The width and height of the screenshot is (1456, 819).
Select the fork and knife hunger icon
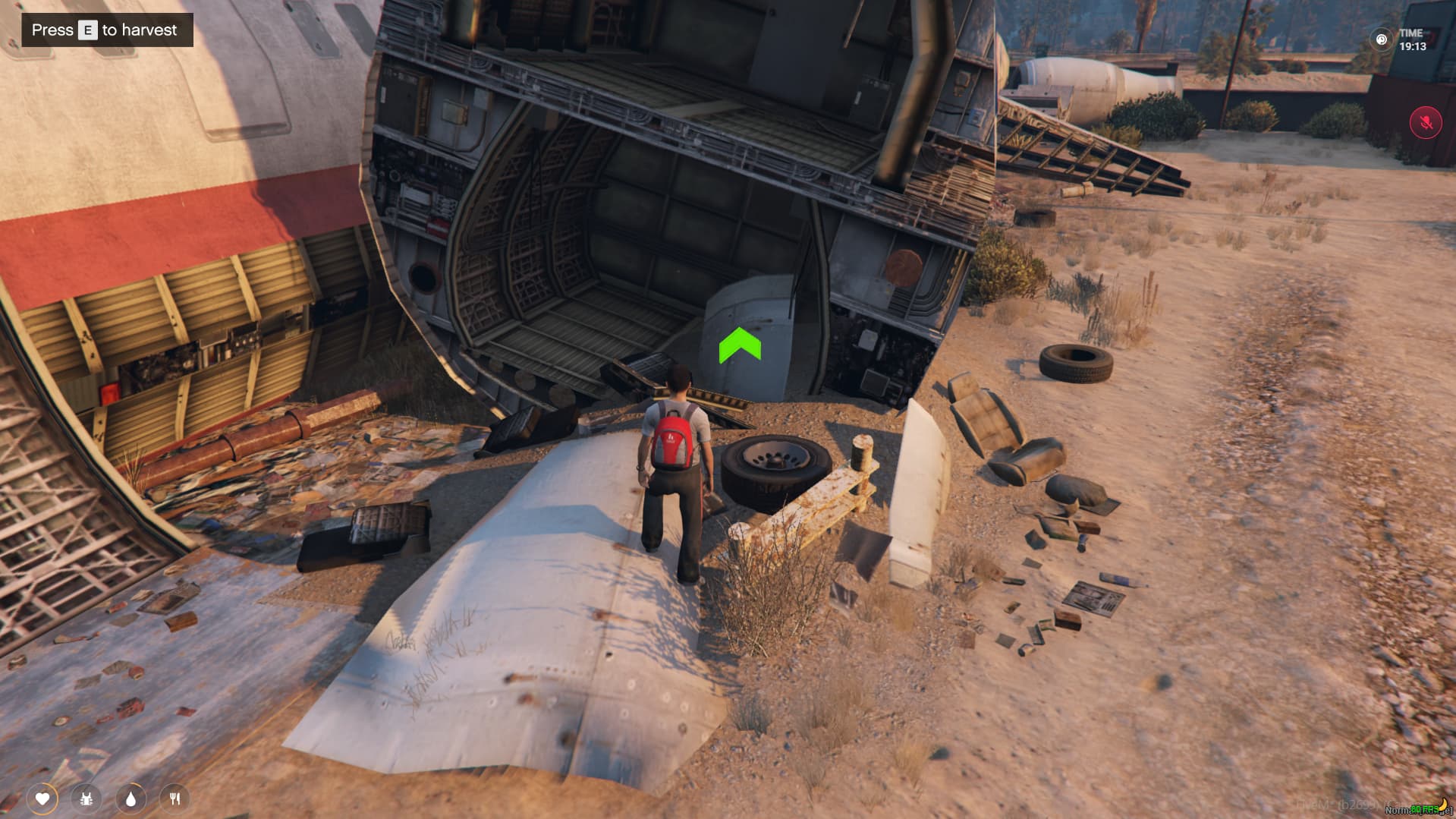click(175, 799)
